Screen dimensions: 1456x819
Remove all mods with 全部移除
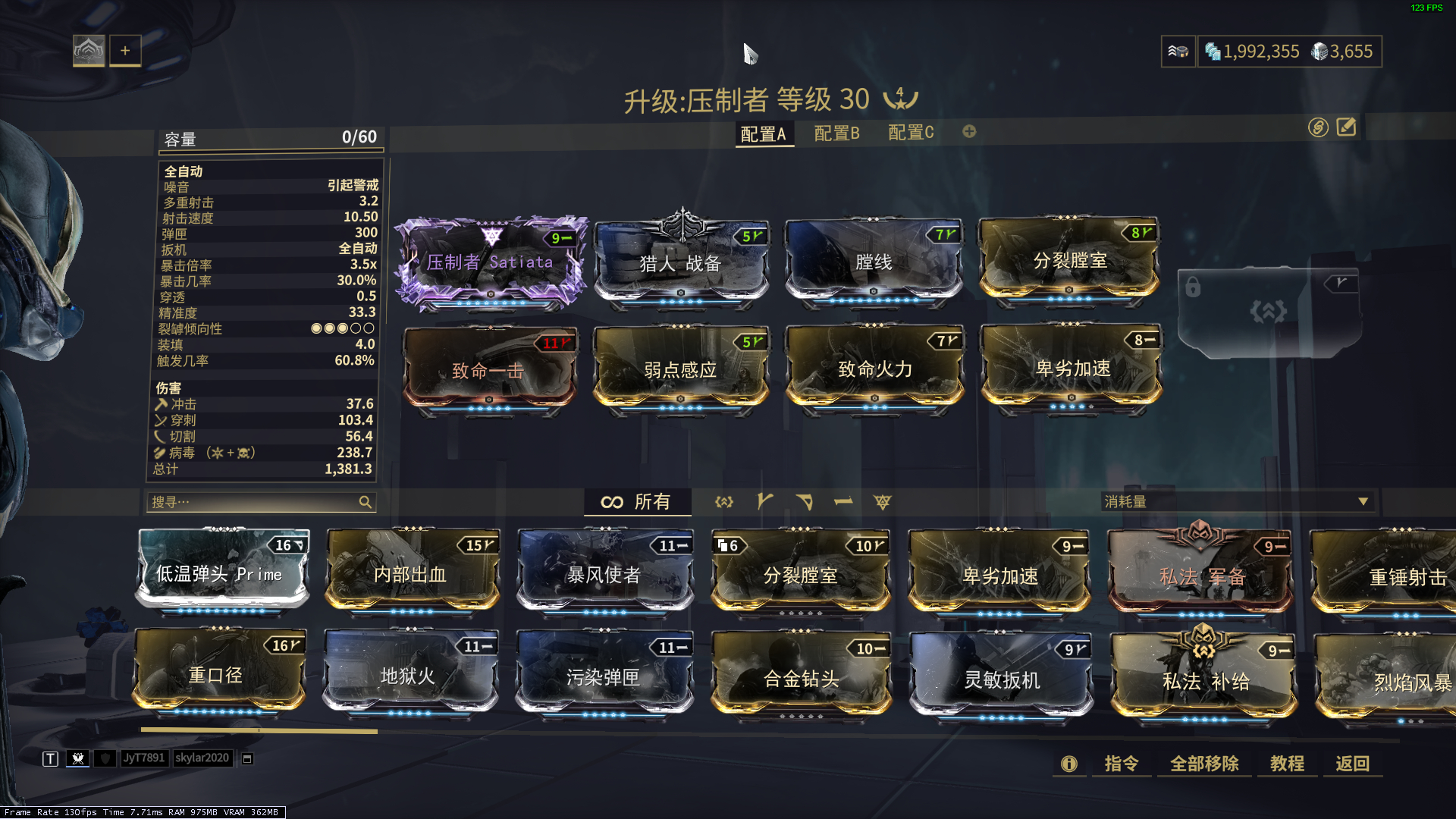click(x=1204, y=764)
